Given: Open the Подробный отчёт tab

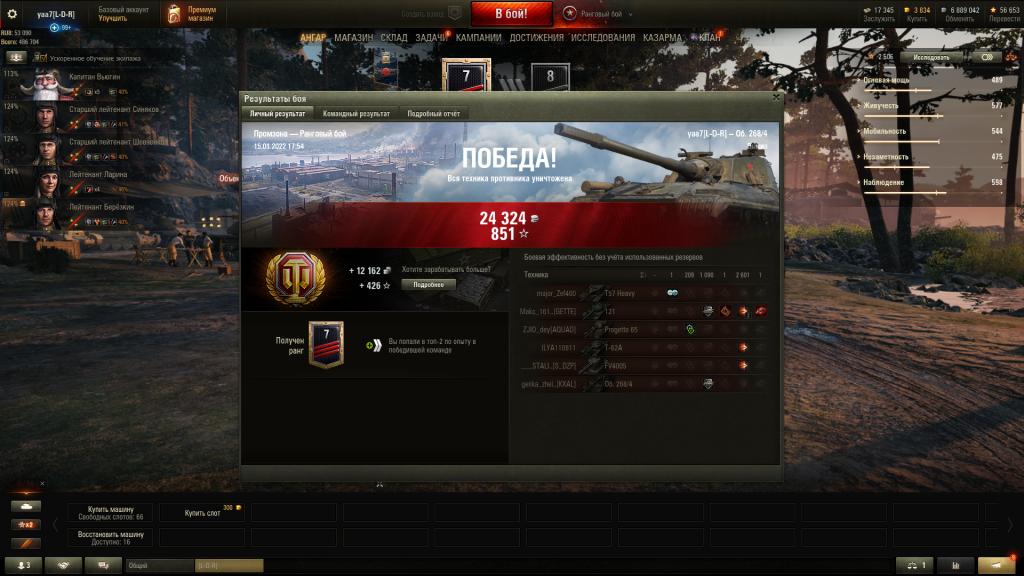Looking at the screenshot, I should coord(434,114).
